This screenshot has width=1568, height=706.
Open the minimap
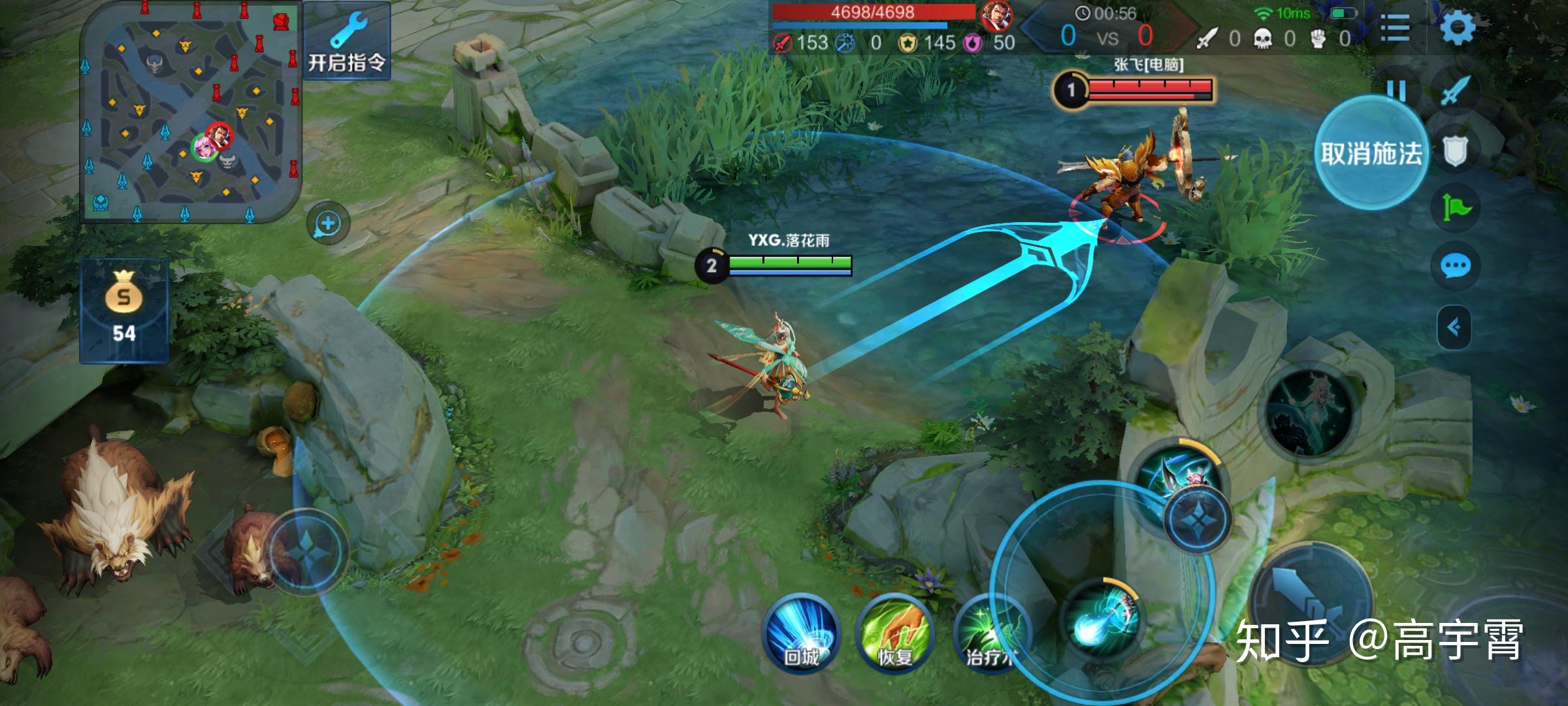(x=189, y=111)
